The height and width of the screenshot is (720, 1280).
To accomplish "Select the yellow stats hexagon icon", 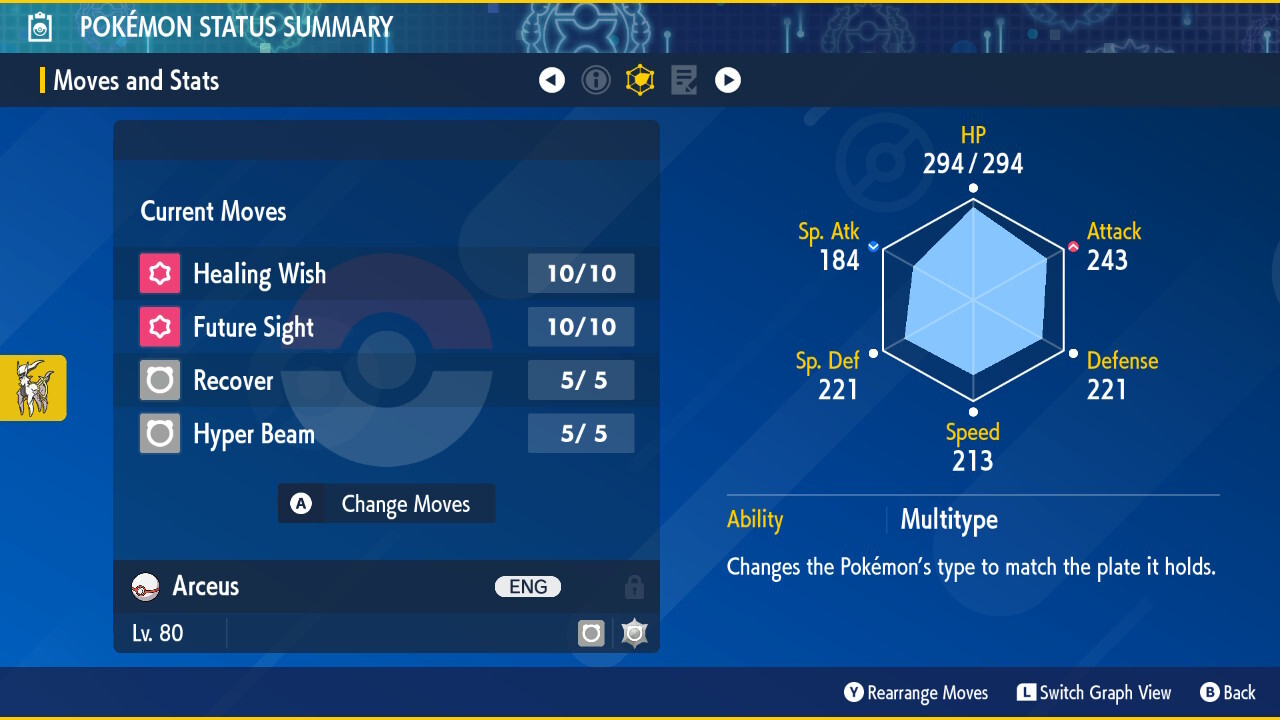I will [x=640, y=80].
